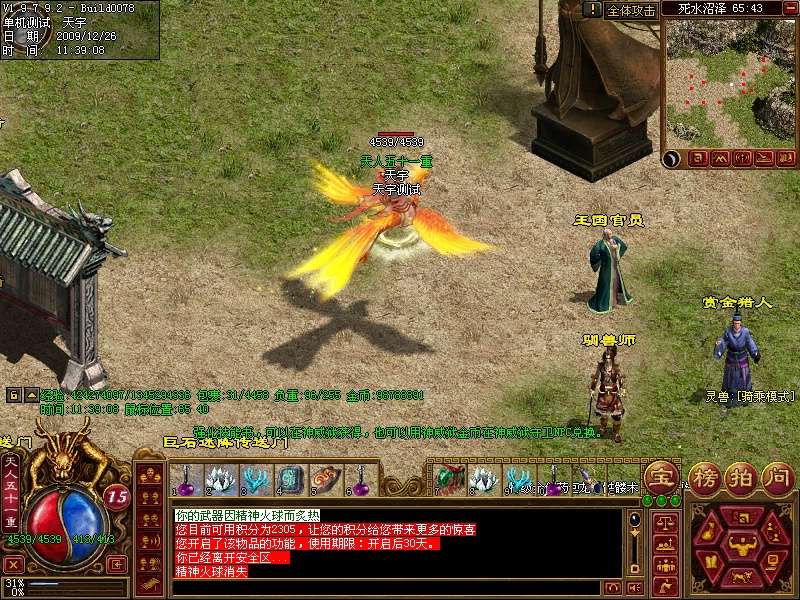Open the 拍 auction button
This screenshot has width=800, height=600.
(741, 475)
